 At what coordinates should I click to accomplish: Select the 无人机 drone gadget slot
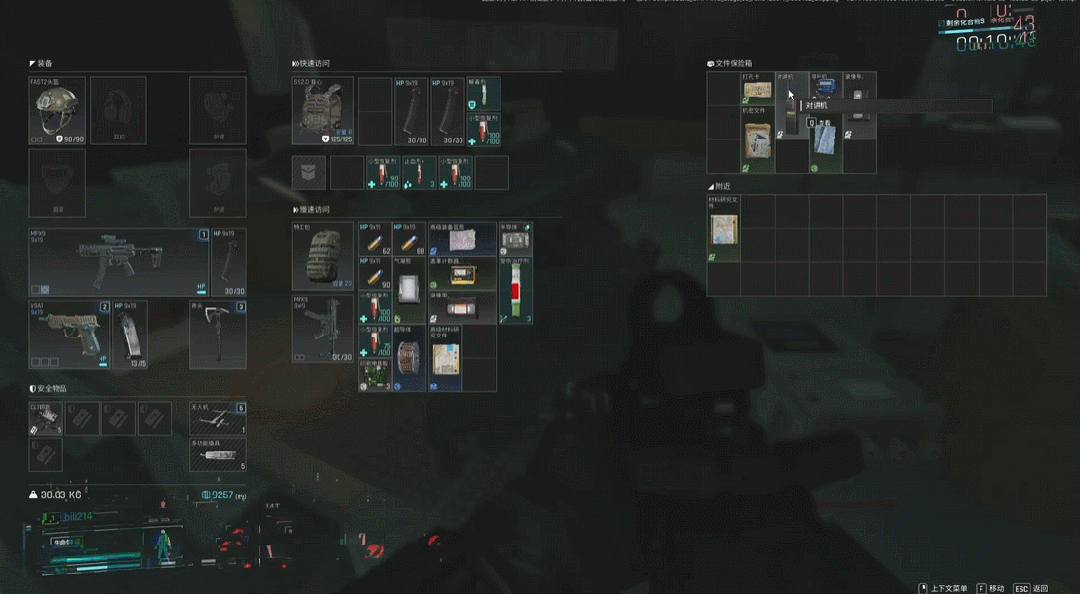pos(217,417)
